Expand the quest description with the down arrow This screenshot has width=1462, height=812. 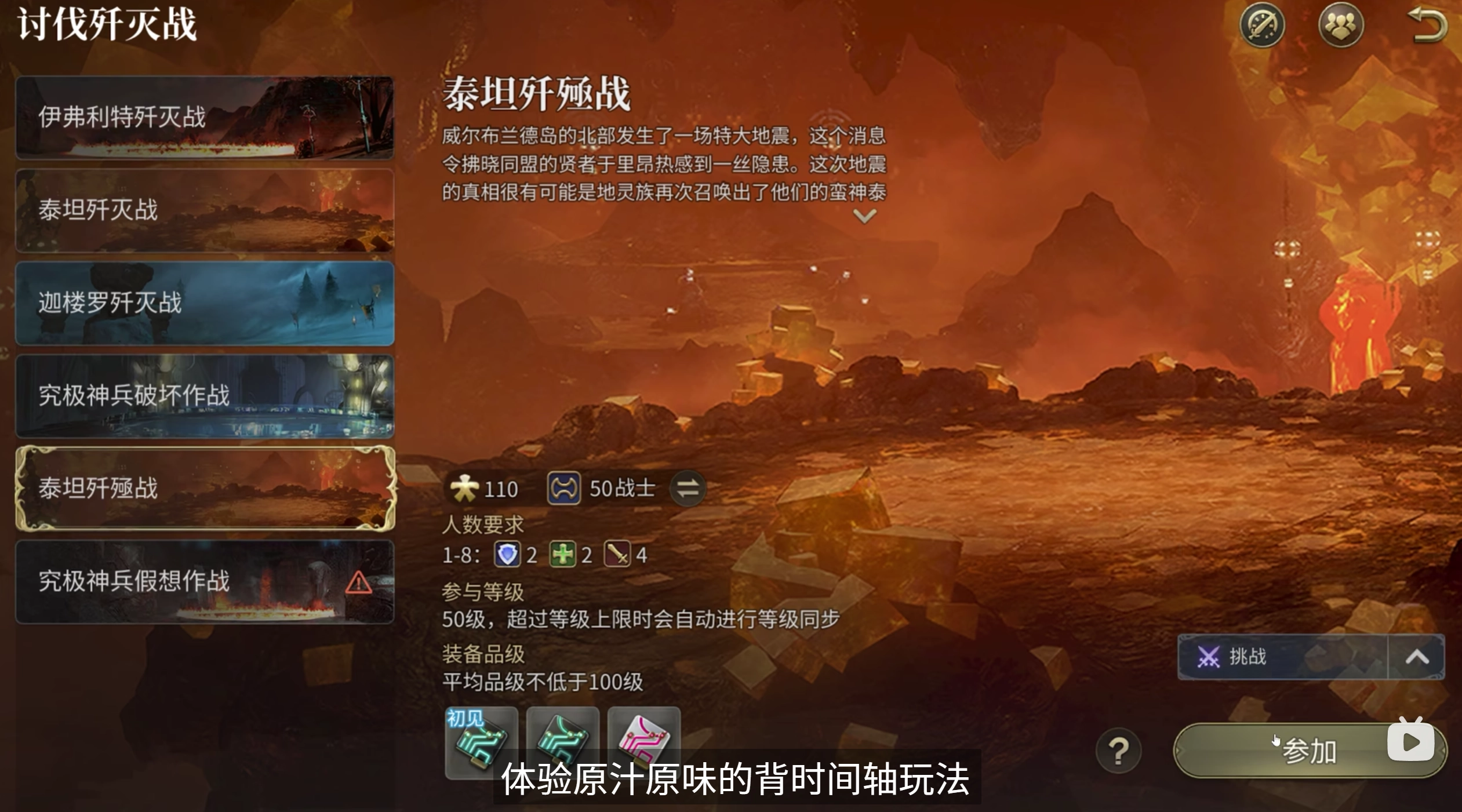[x=863, y=214]
